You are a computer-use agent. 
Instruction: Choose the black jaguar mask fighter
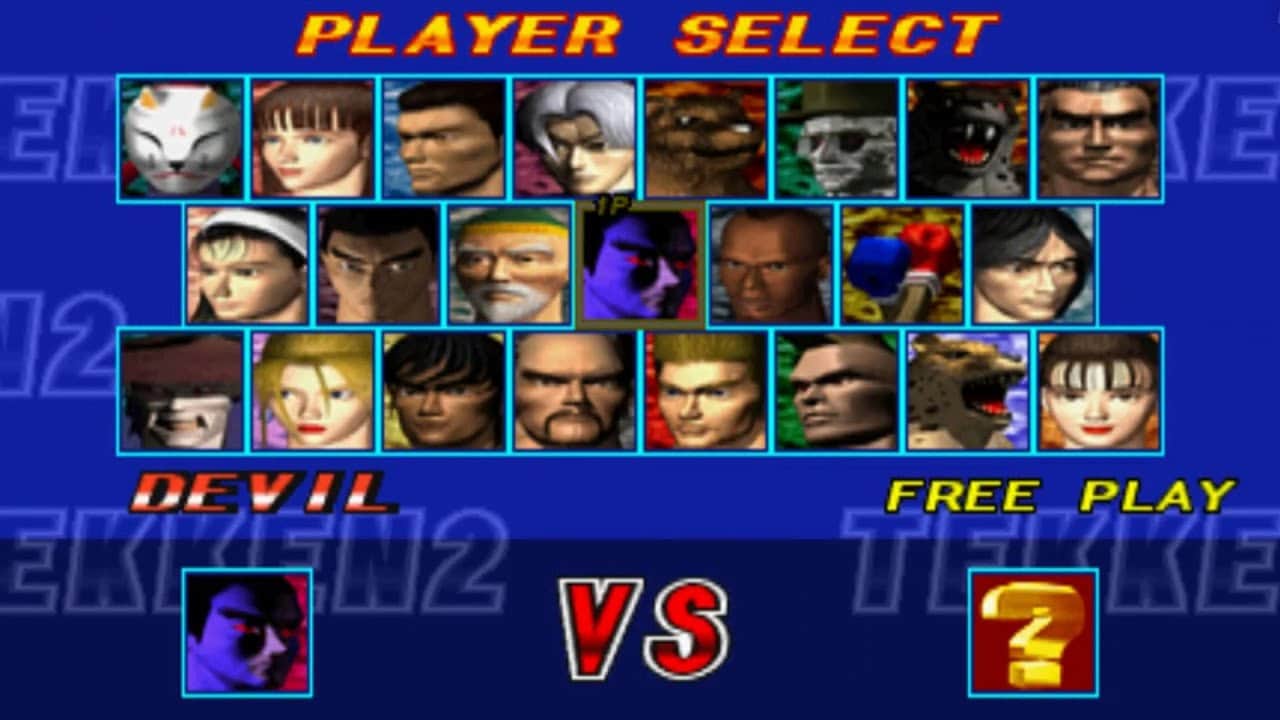pyautogui.click(x=968, y=138)
